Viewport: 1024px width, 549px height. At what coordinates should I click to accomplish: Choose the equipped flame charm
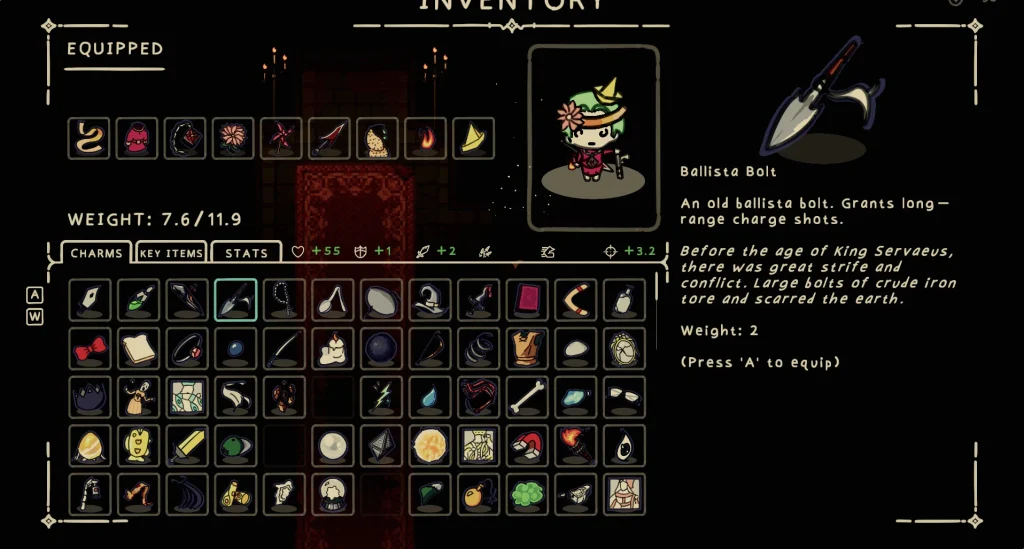click(x=425, y=138)
